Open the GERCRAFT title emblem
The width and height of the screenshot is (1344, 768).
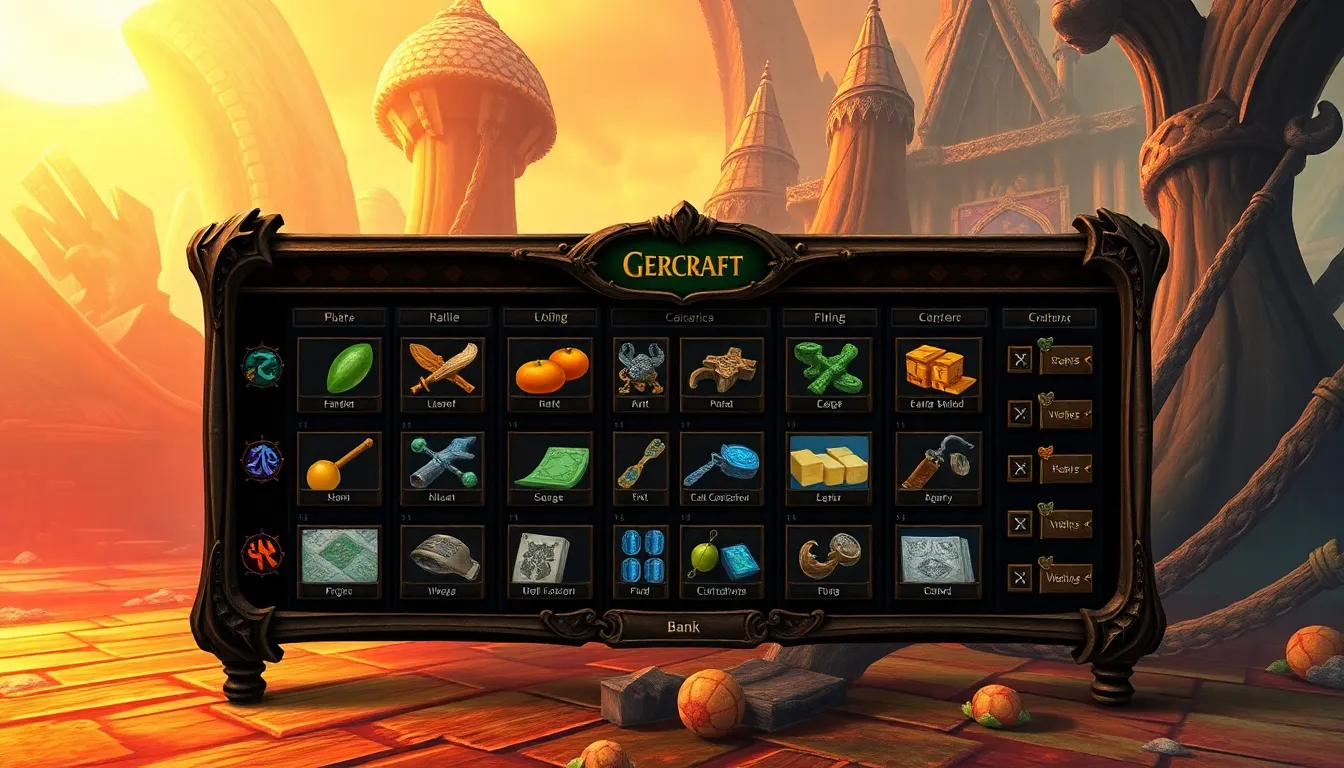682,265
